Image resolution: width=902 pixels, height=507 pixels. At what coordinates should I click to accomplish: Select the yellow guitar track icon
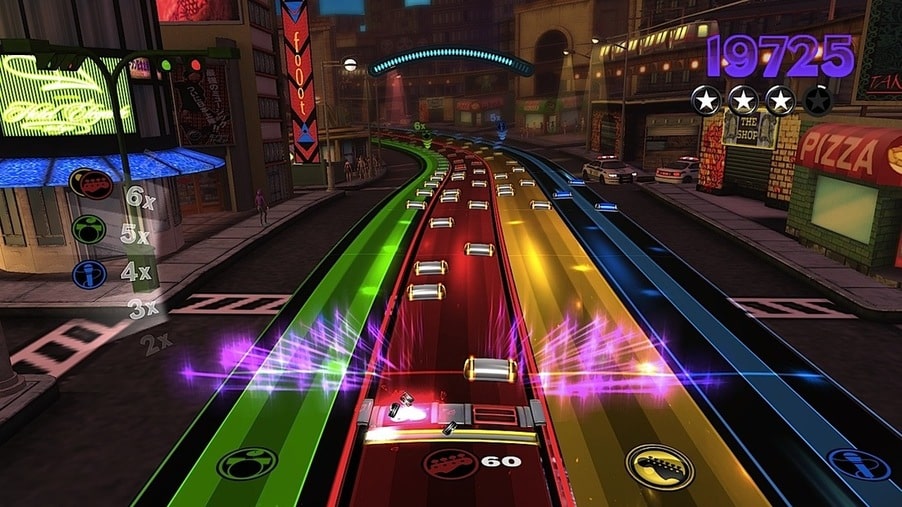[x=659, y=465]
